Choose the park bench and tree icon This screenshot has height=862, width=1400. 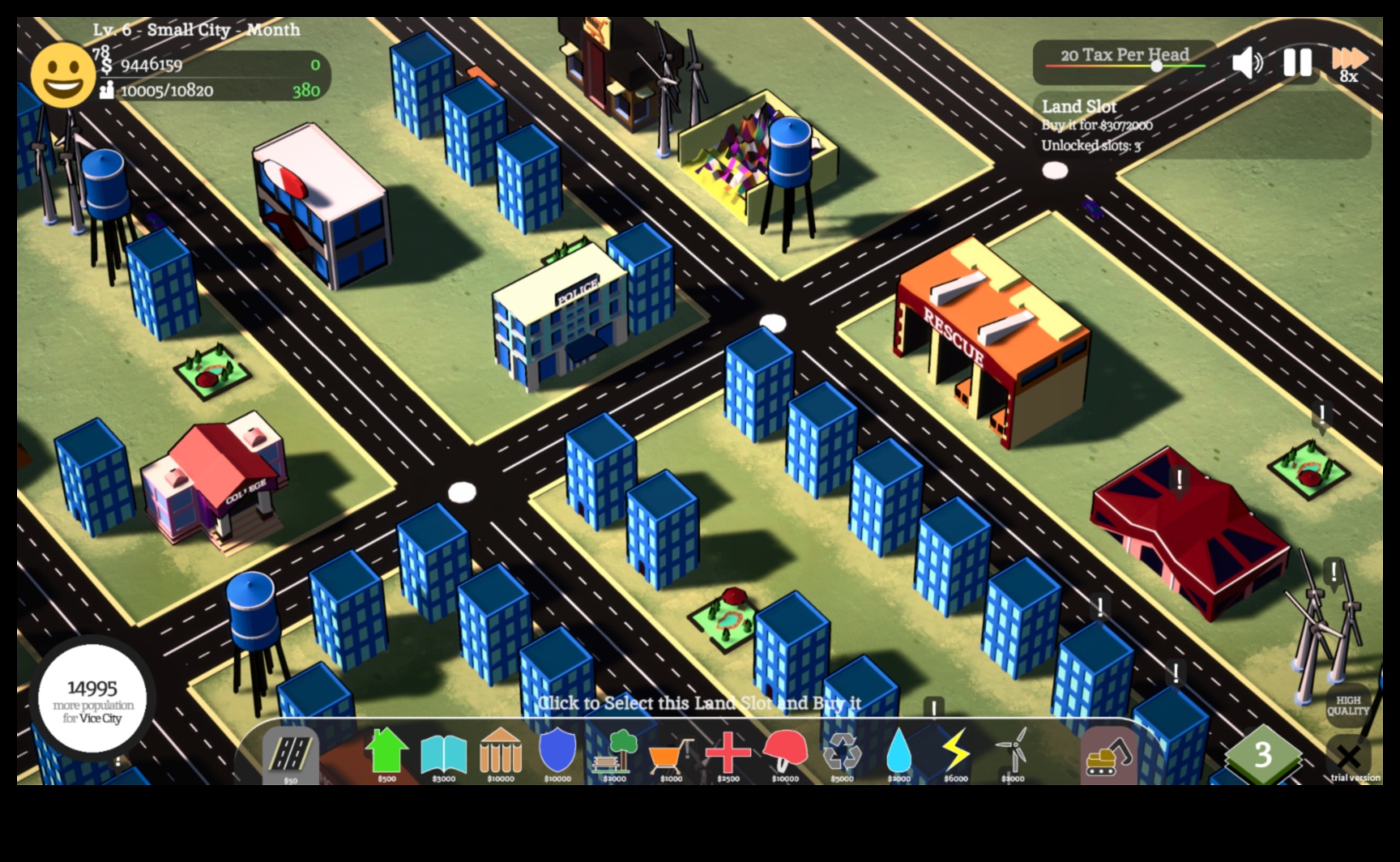[615, 751]
